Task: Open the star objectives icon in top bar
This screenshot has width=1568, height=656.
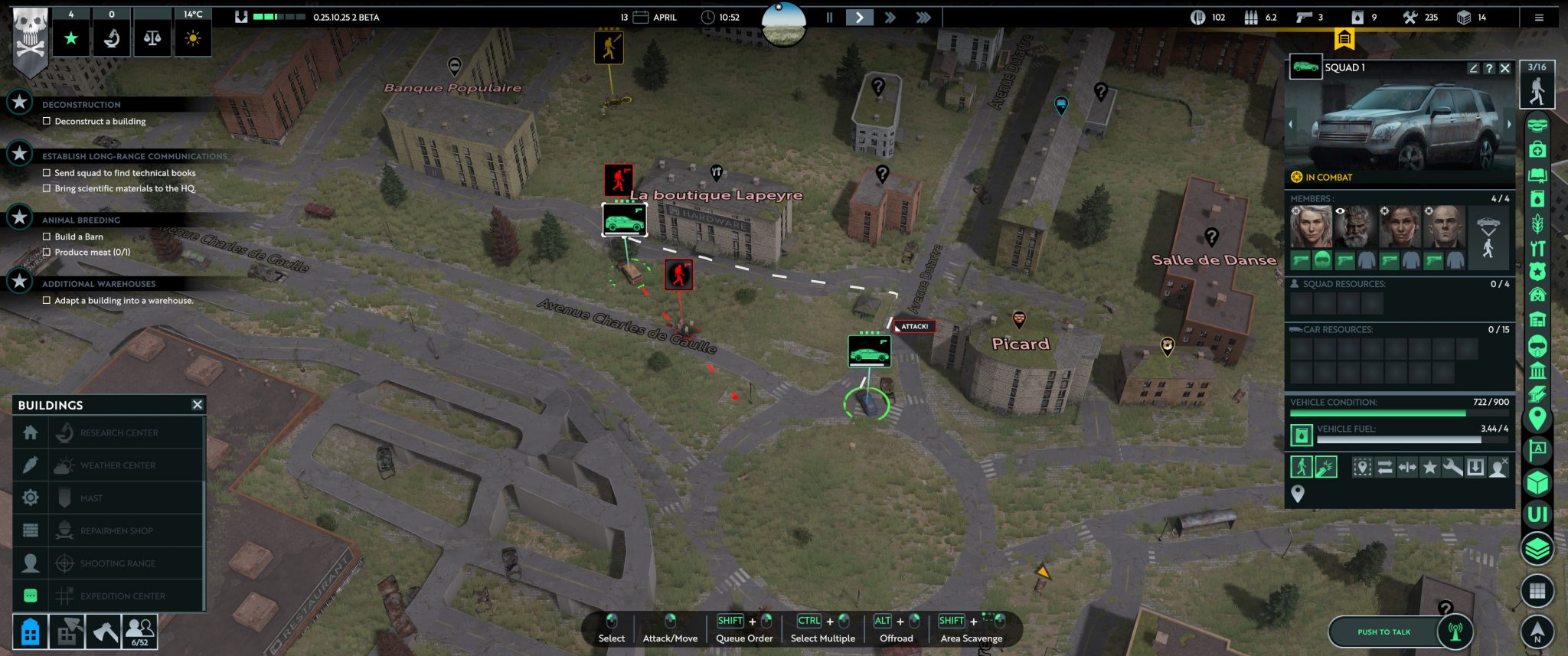Action: pyautogui.click(x=71, y=38)
